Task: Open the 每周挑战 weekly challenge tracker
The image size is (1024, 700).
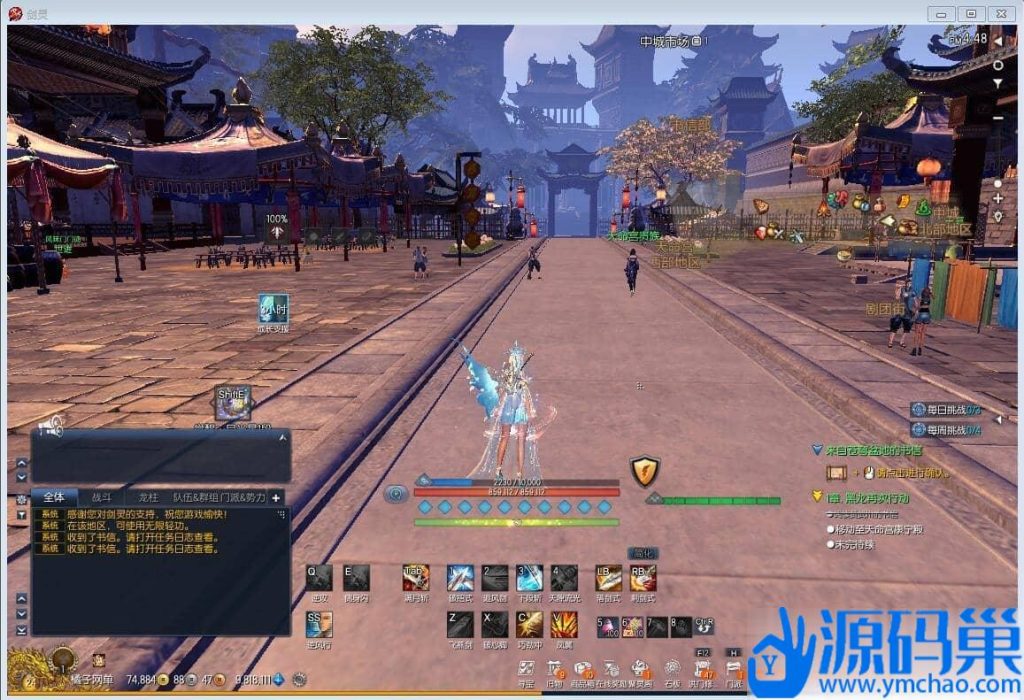Action: click(945, 430)
